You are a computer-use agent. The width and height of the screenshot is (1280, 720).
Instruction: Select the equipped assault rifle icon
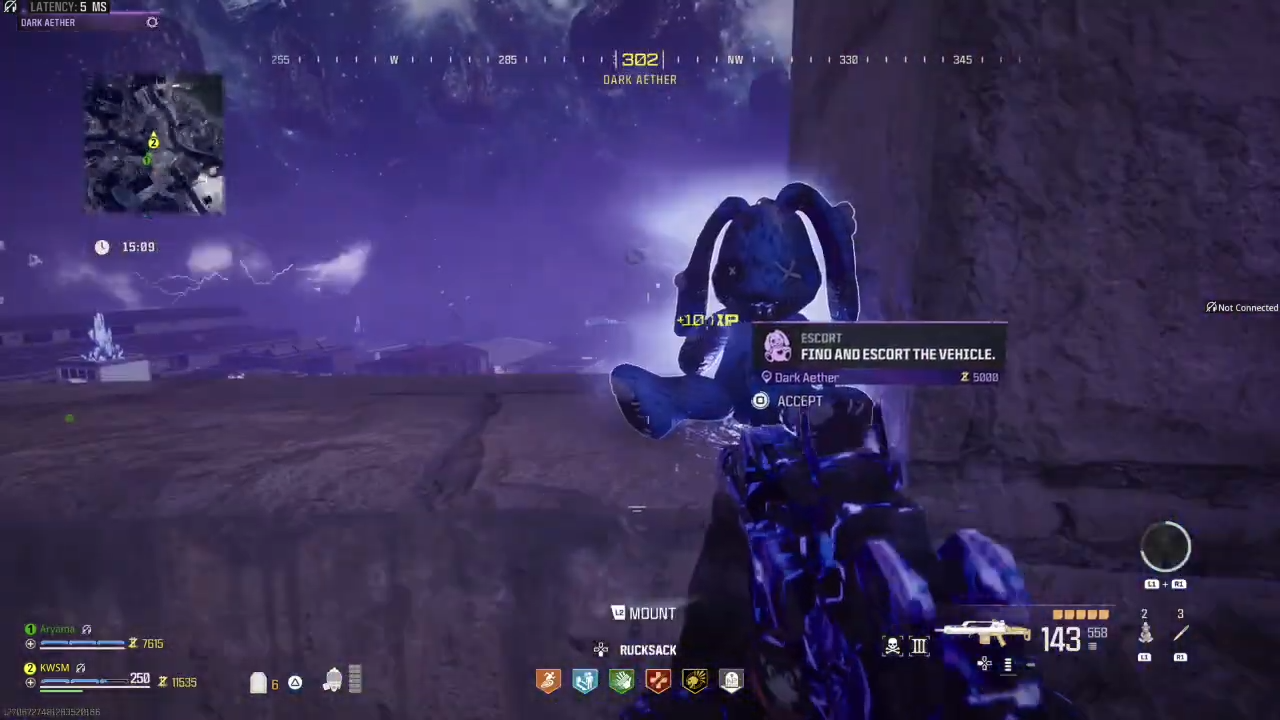(x=987, y=633)
